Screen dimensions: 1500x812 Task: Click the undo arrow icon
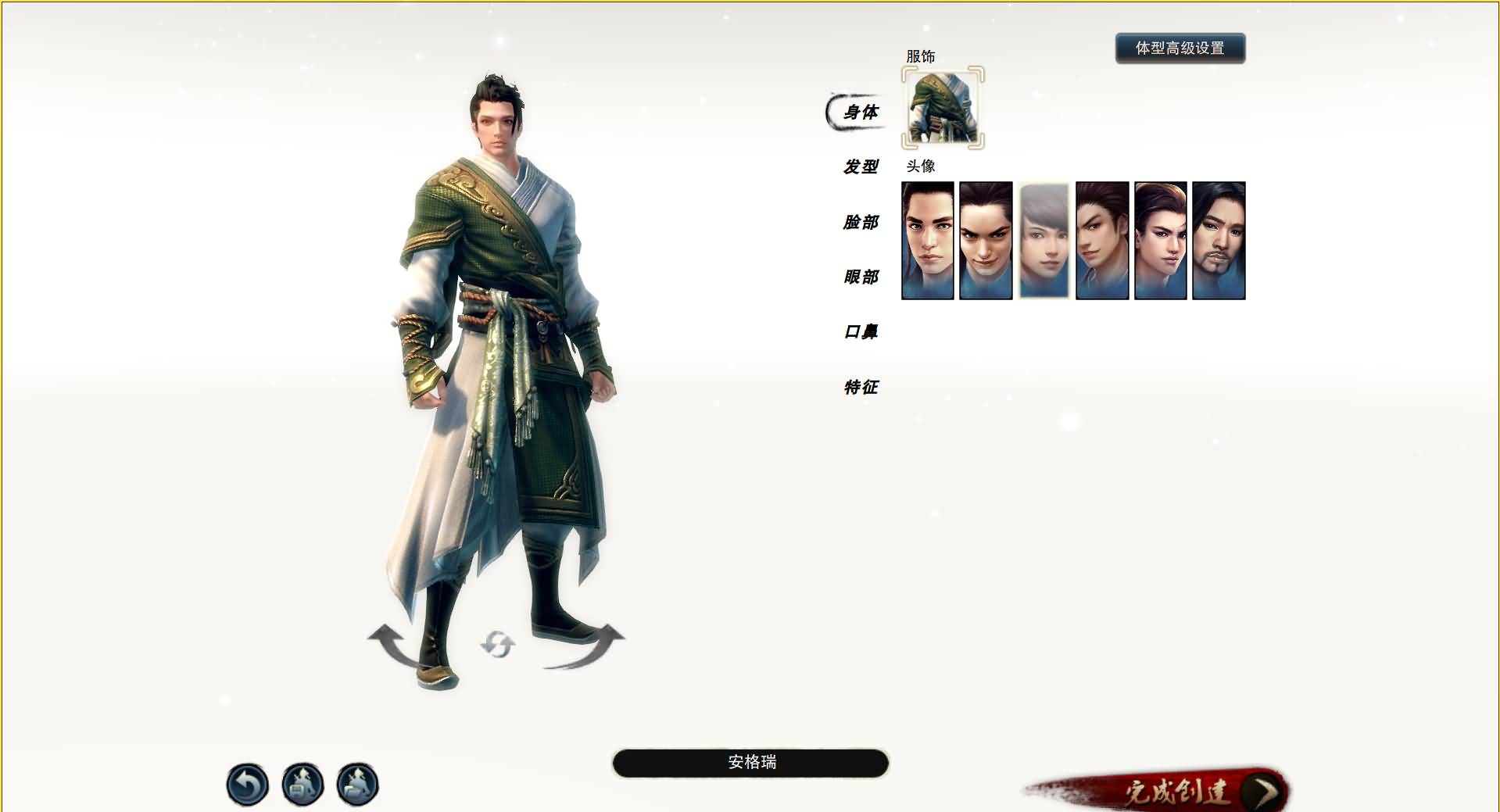[248, 784]
